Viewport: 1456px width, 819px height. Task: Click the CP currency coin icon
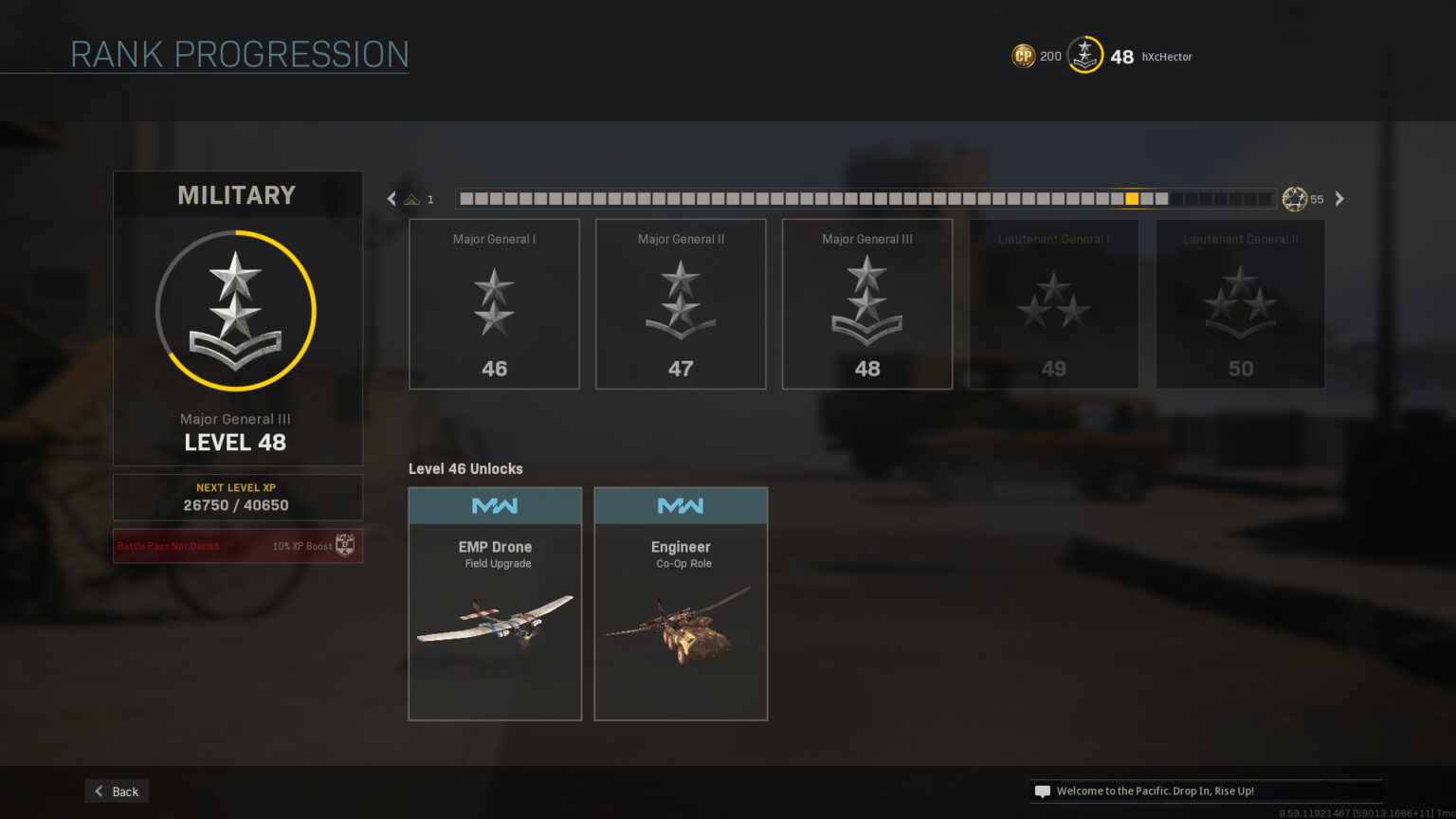point(1023,56)
